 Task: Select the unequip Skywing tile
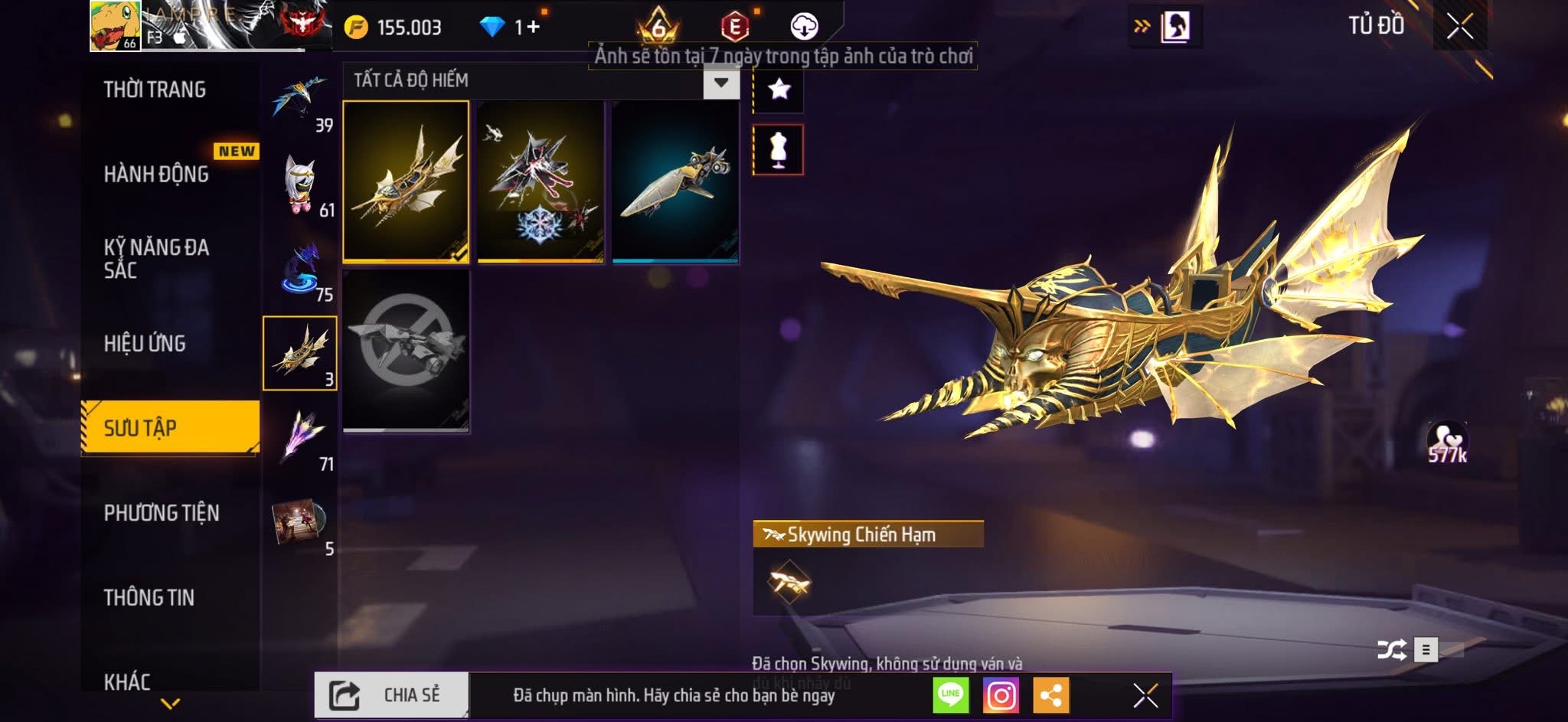(406, 351)
